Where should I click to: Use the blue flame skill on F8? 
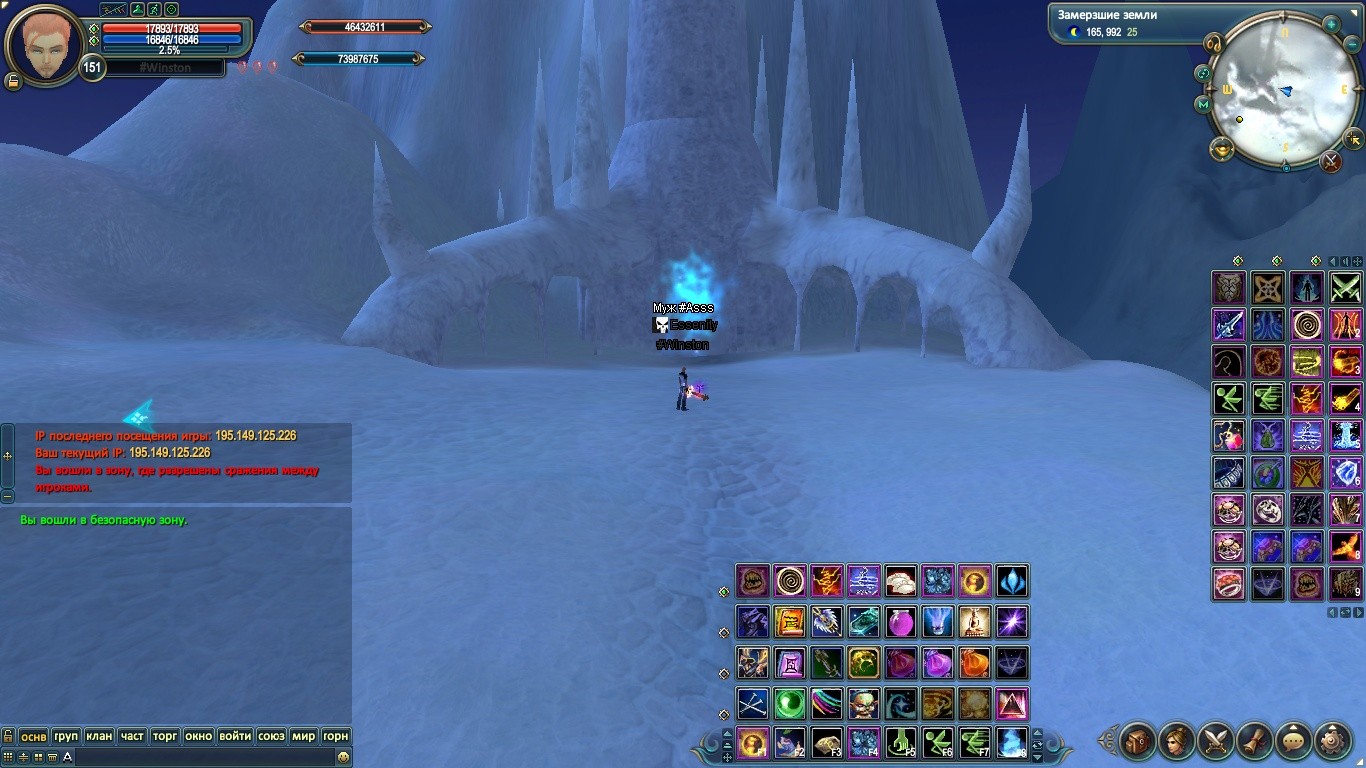pyautogui.click(x=1012, y=742)
